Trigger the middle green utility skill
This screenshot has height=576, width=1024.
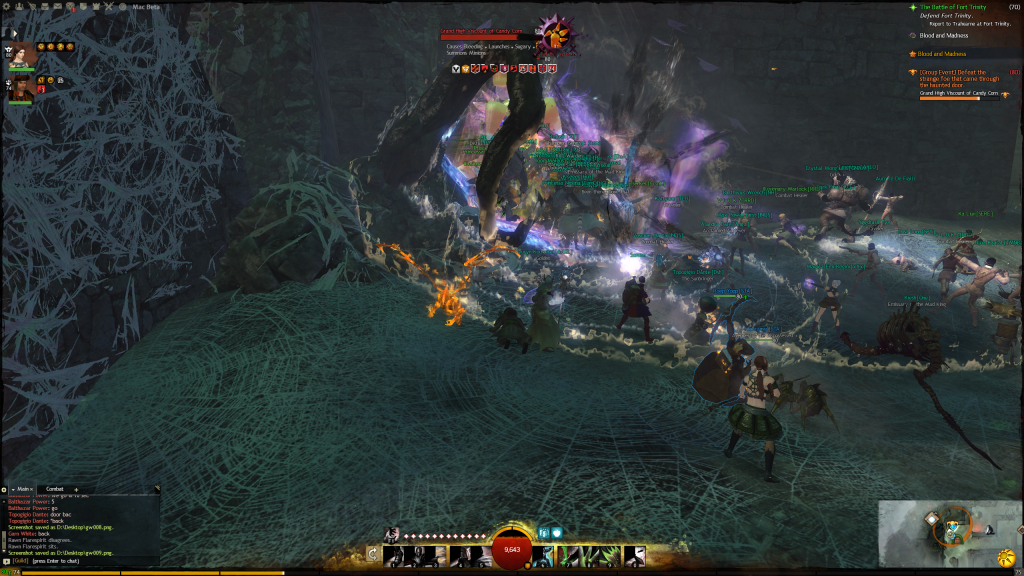point(589,555)
